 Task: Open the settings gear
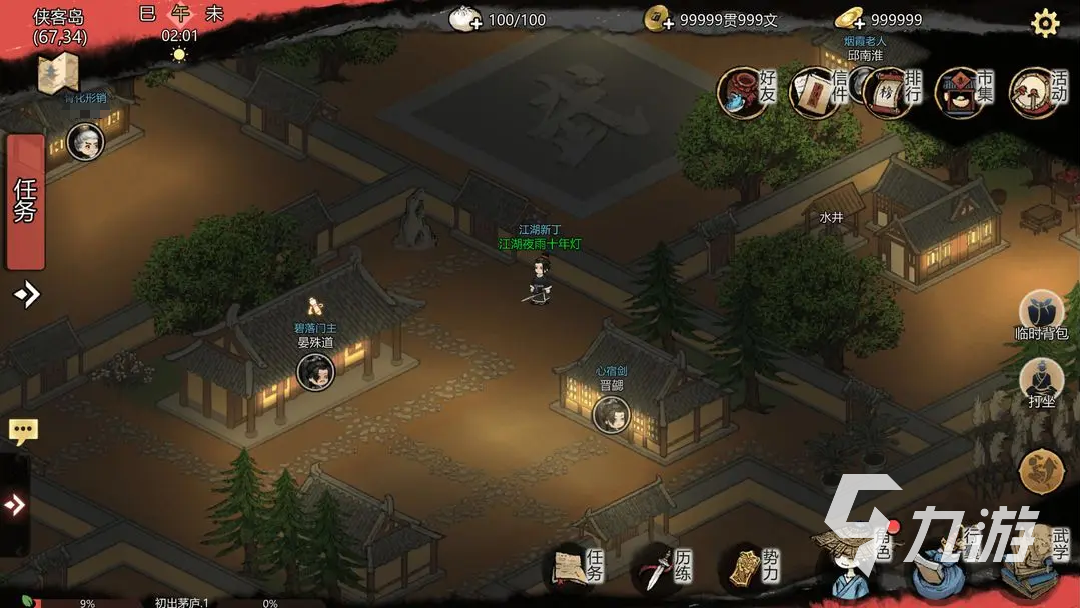click(1045, 23)
